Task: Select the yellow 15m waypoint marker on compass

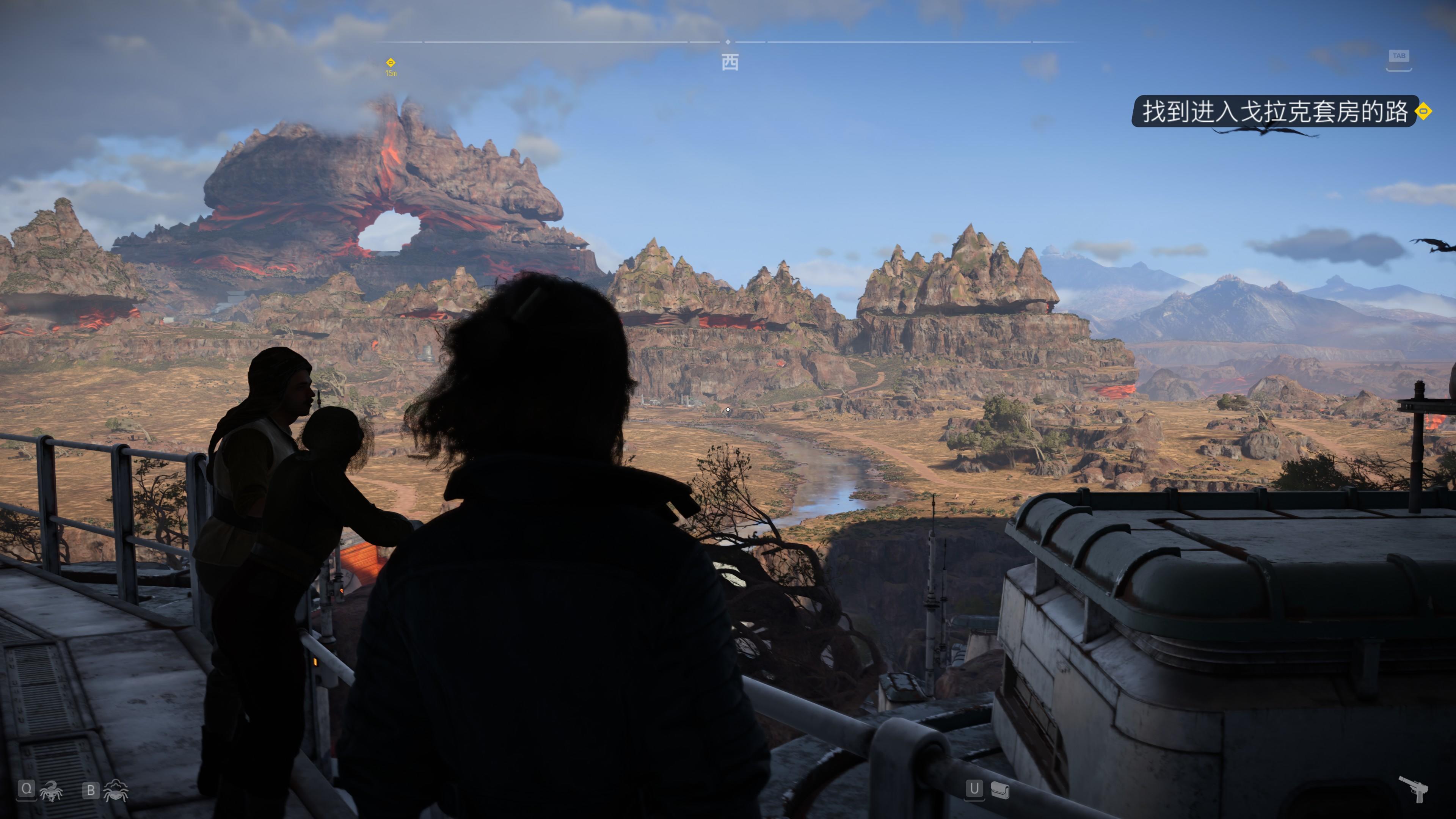Action: (x=391, y=63)
